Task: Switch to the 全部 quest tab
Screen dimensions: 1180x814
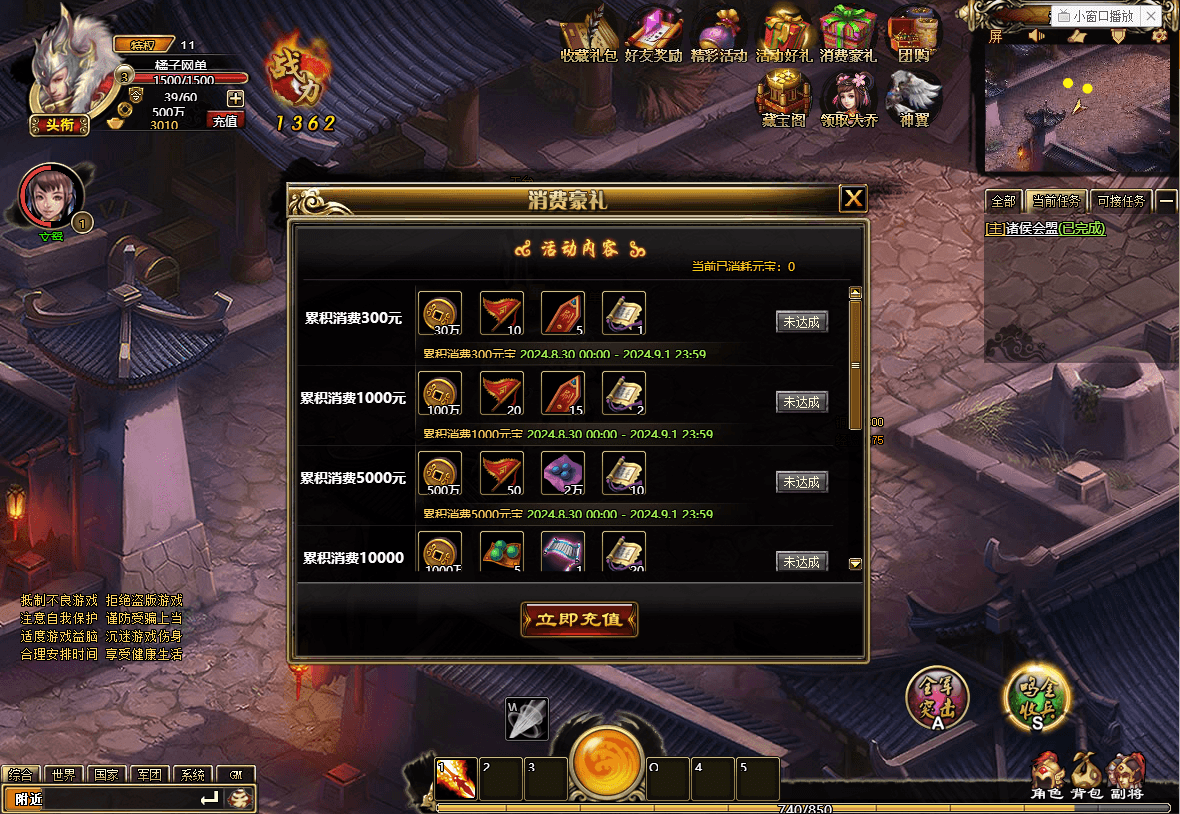Action: click(x=1002, y=201)
